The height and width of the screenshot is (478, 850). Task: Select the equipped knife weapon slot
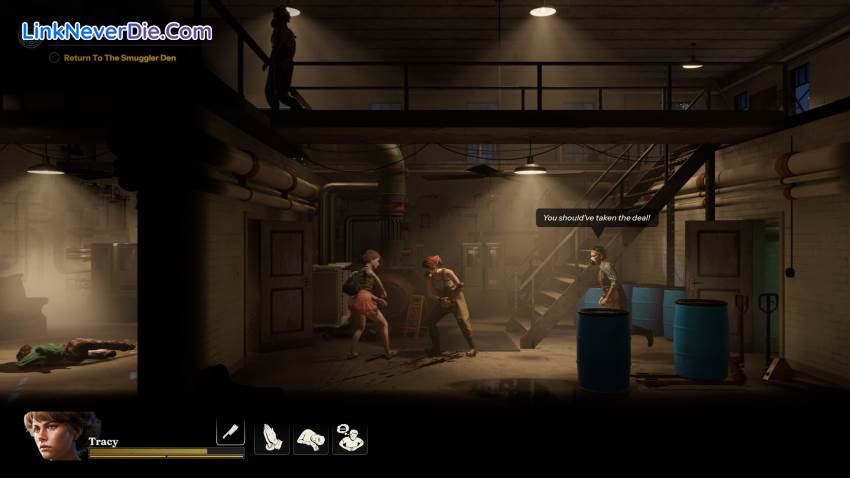click(230, 432)
